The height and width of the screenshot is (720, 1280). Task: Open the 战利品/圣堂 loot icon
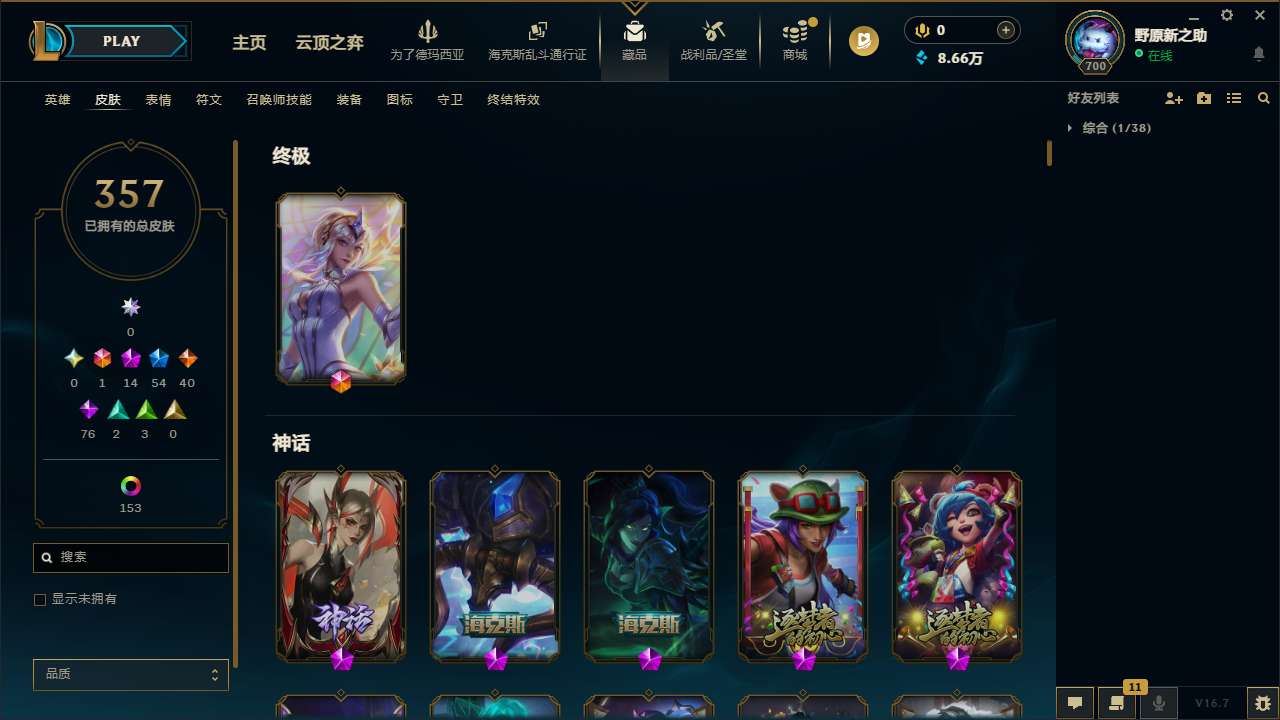(x=713, y=40)
